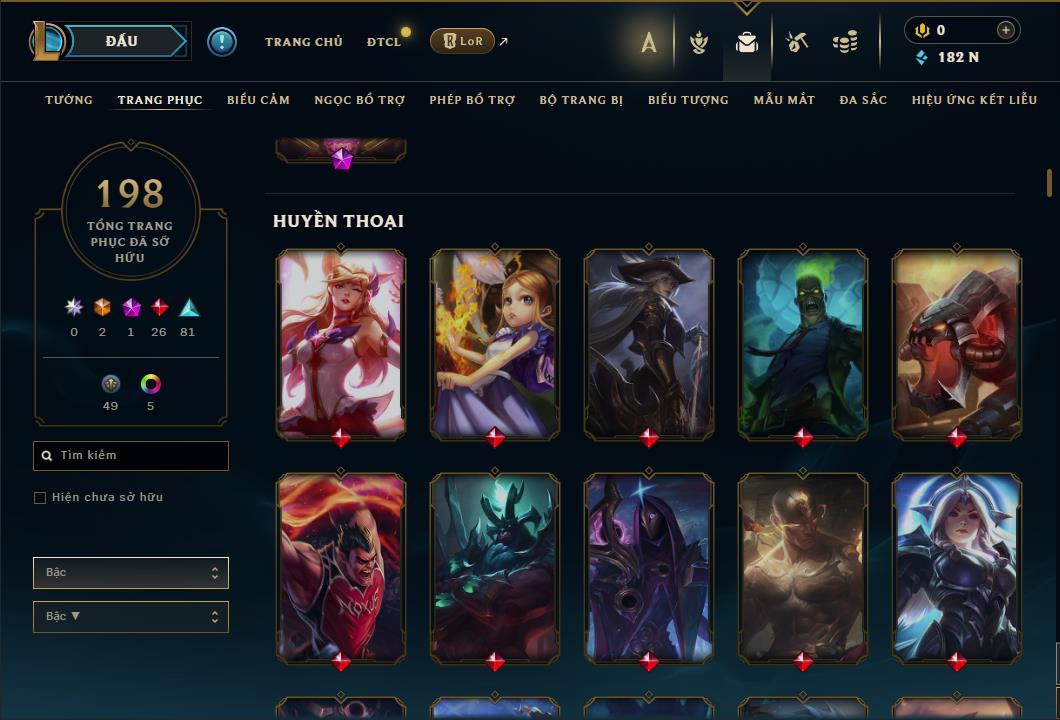The height and width of the screenshot is (720, 1060).
Task: Show the PHÉP BỔ TRỢ tab
Action: coord(472,100)
